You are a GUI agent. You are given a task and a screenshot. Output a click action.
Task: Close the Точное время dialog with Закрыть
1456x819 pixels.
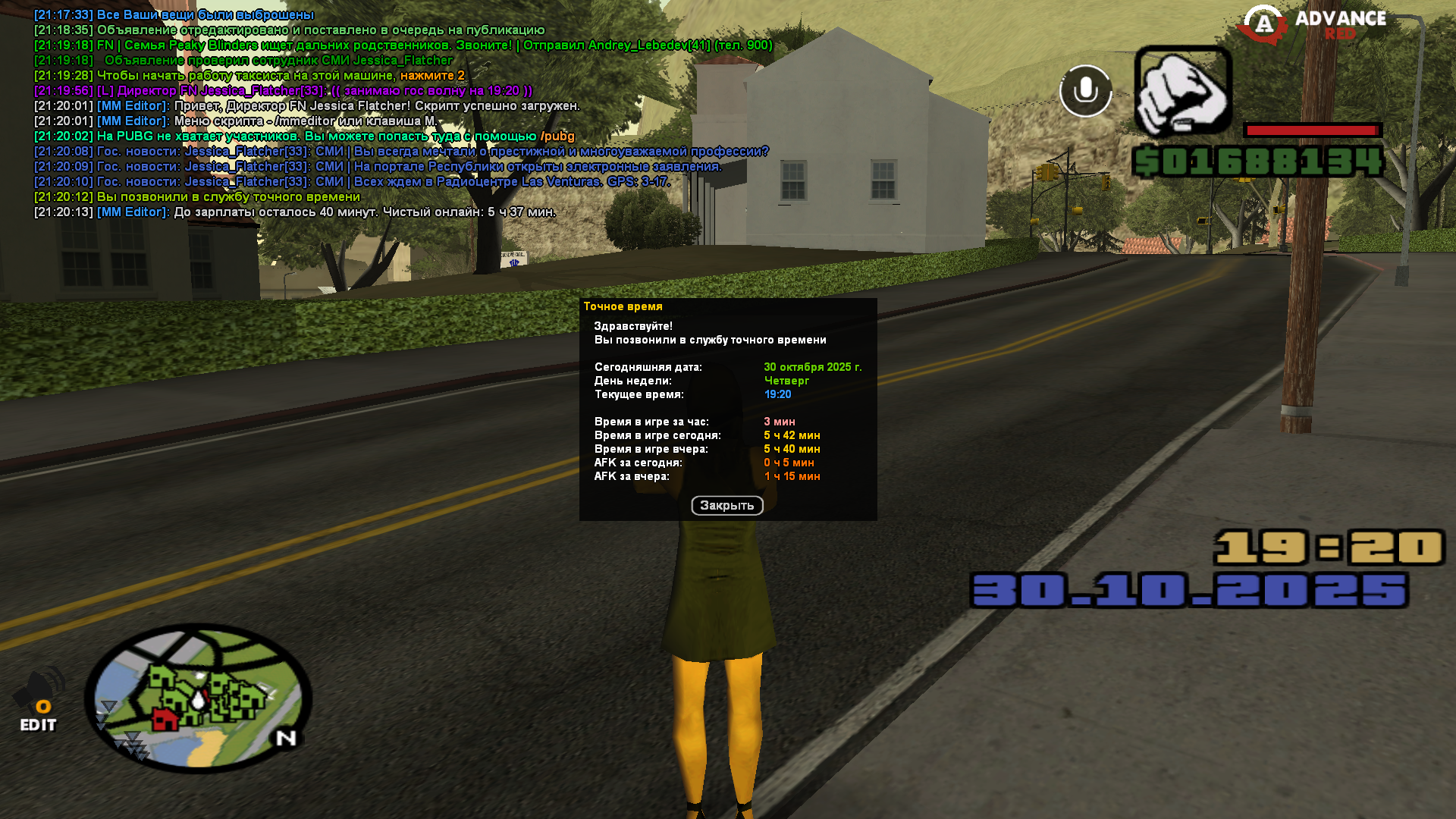(x=726, y=506)
